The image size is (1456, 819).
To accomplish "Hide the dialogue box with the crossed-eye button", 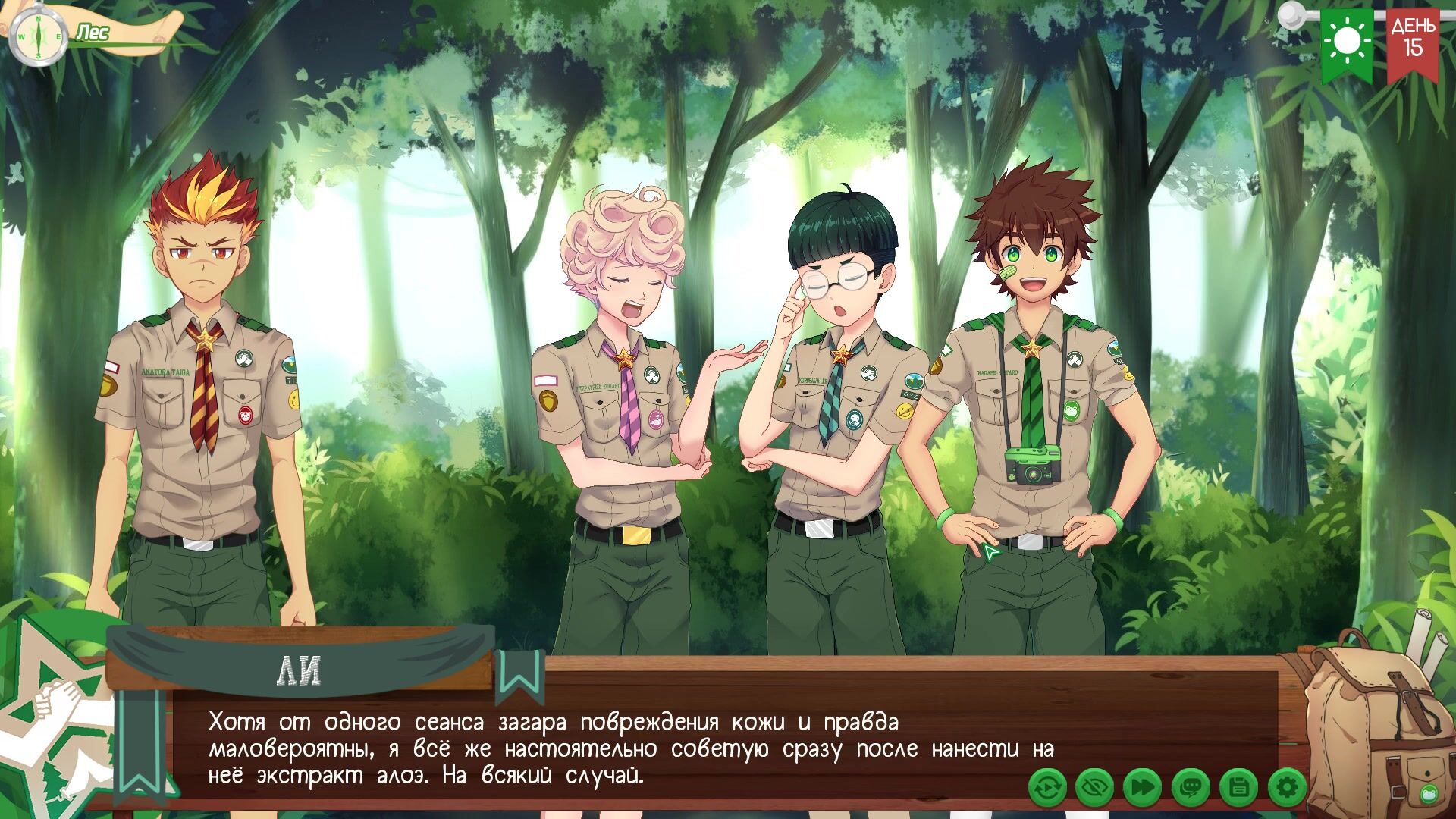I will click(x=1094, y=789).
